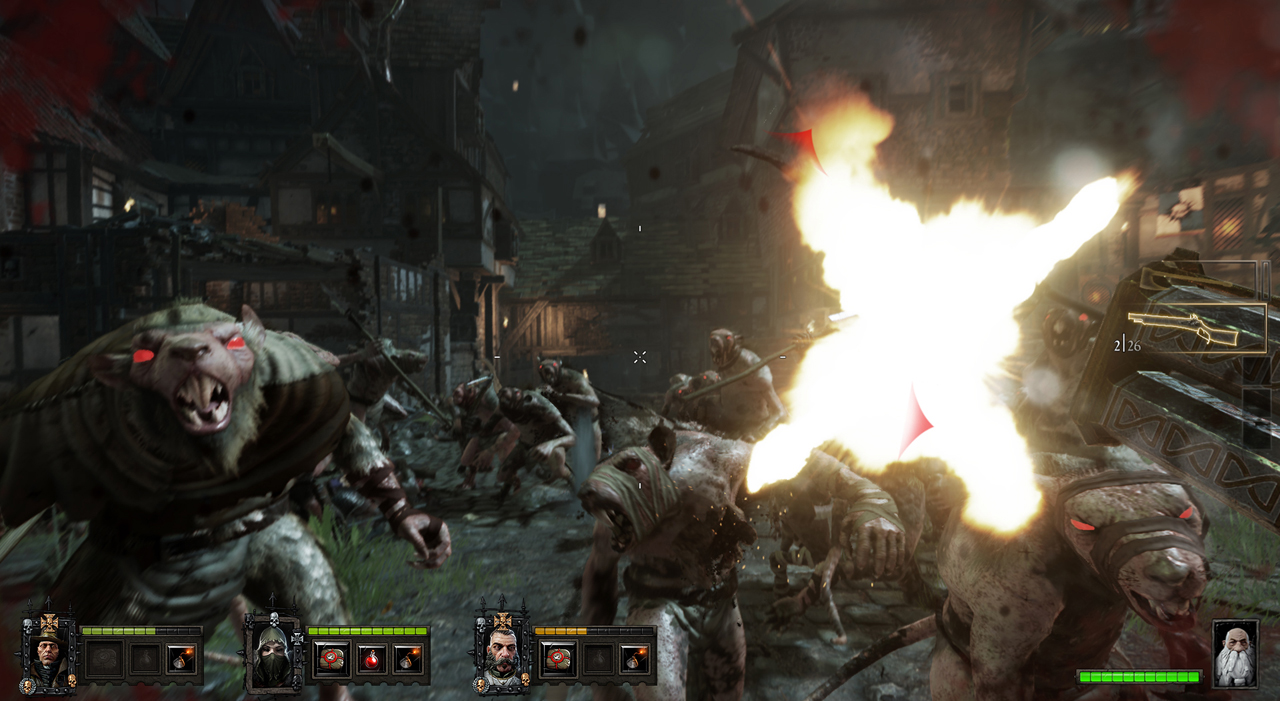Click the Soldier's bomb slot
Screen dimensions: 1280x701
[634, 659]
